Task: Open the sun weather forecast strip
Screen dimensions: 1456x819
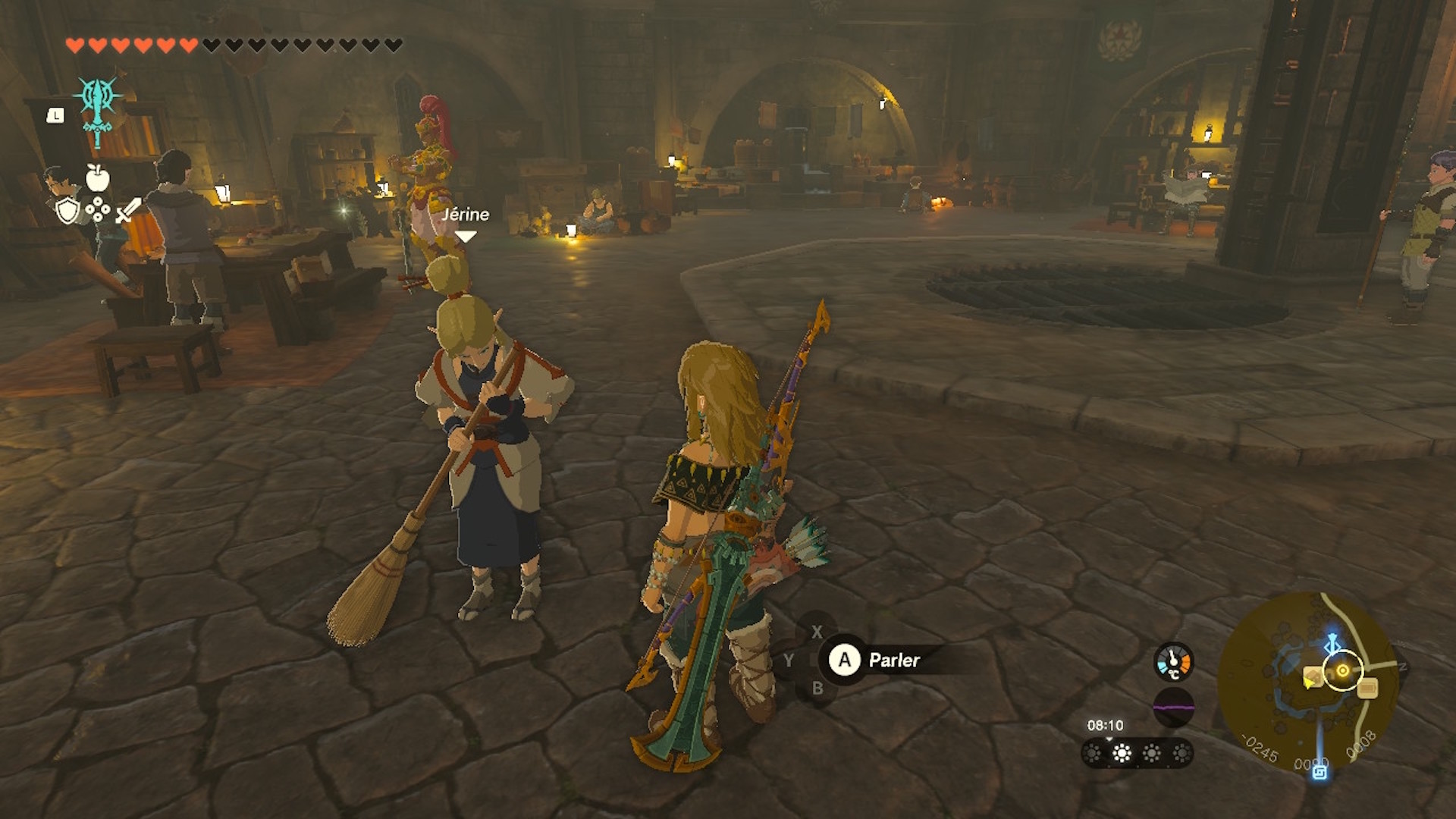Action: 1136,753
